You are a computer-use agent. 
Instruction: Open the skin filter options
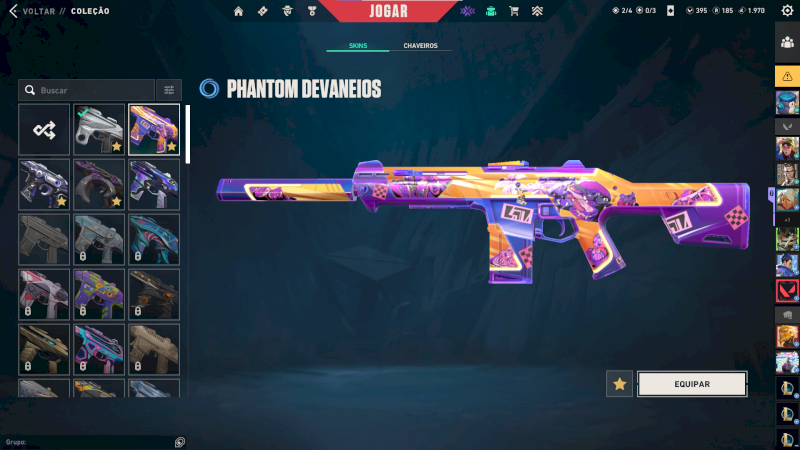coord(169,90)
